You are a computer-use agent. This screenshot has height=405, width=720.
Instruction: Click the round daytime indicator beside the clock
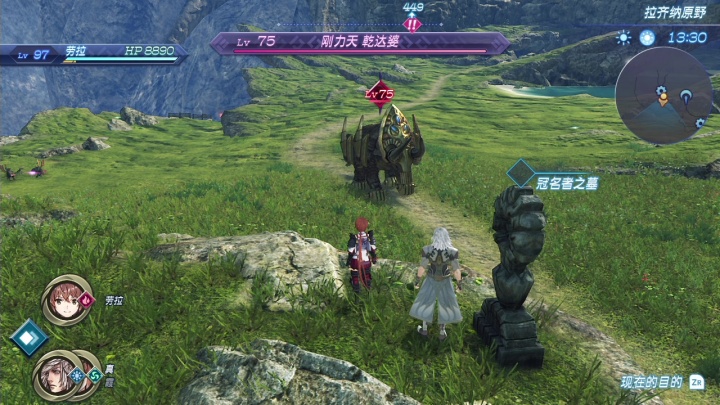click(x=647, y=38)
